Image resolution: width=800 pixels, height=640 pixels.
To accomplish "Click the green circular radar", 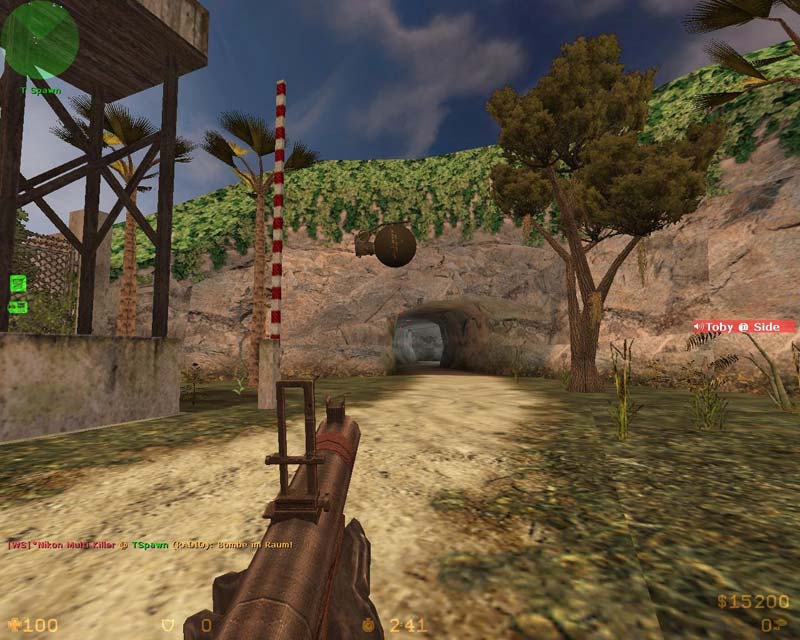I will pyautogui.click(x=40, y=40).
